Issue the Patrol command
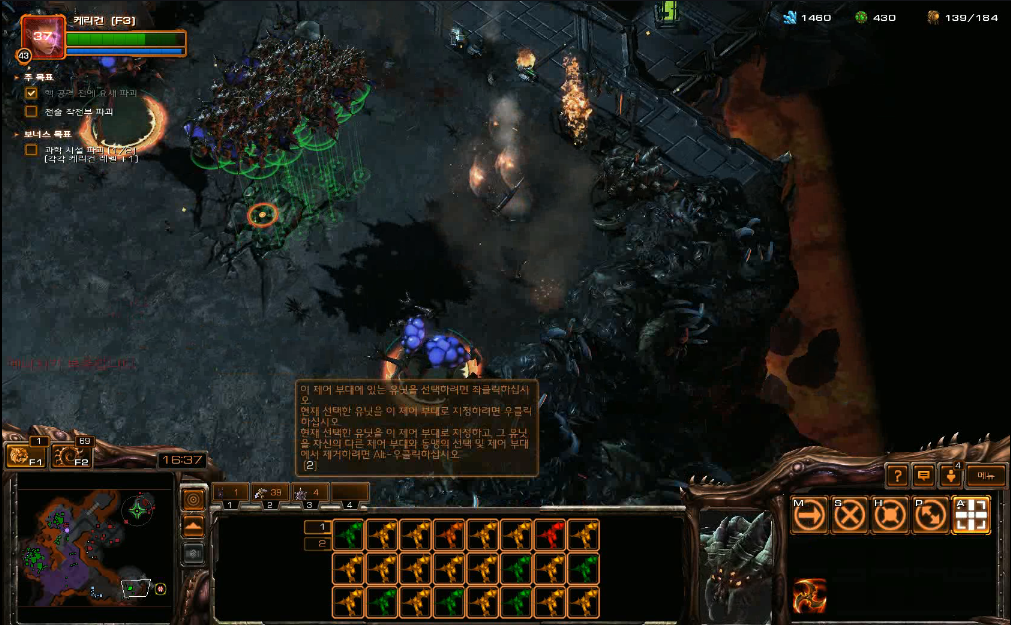This screenshot has height=625, width=1011. (x=930, y=515)
